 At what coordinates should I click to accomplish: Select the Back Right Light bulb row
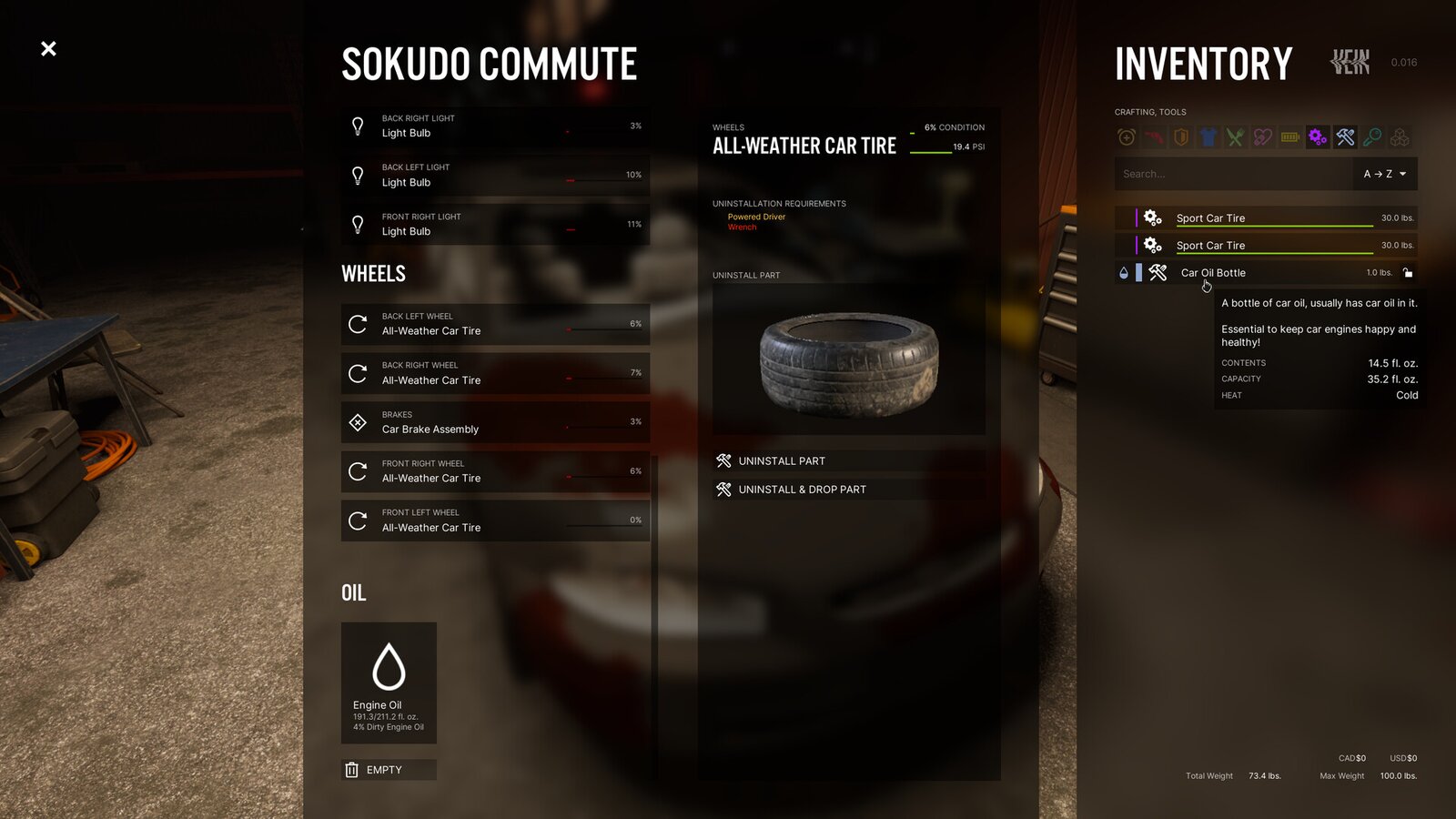coord(495,126)
